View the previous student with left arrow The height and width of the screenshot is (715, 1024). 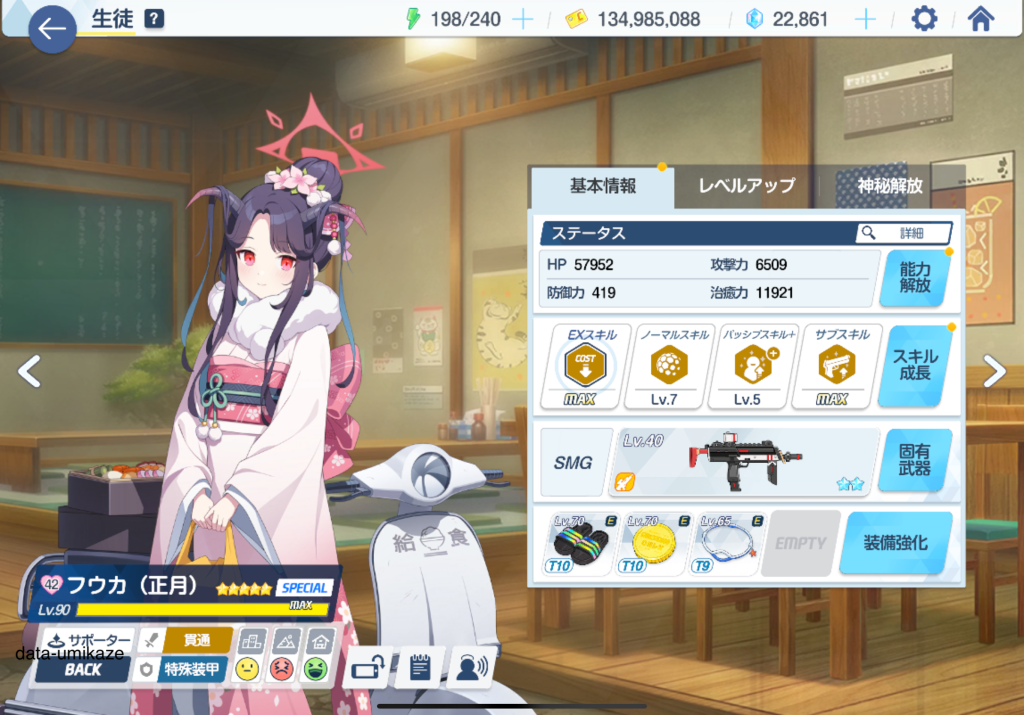tap(29, 372)
